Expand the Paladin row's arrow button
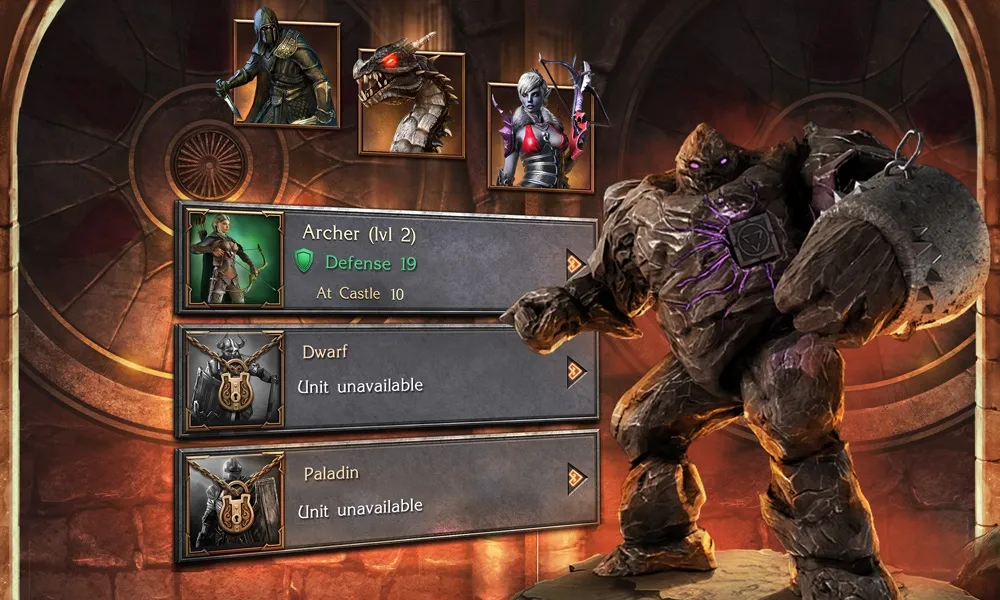Screen dimensions: 1000x600 [576, 478]
